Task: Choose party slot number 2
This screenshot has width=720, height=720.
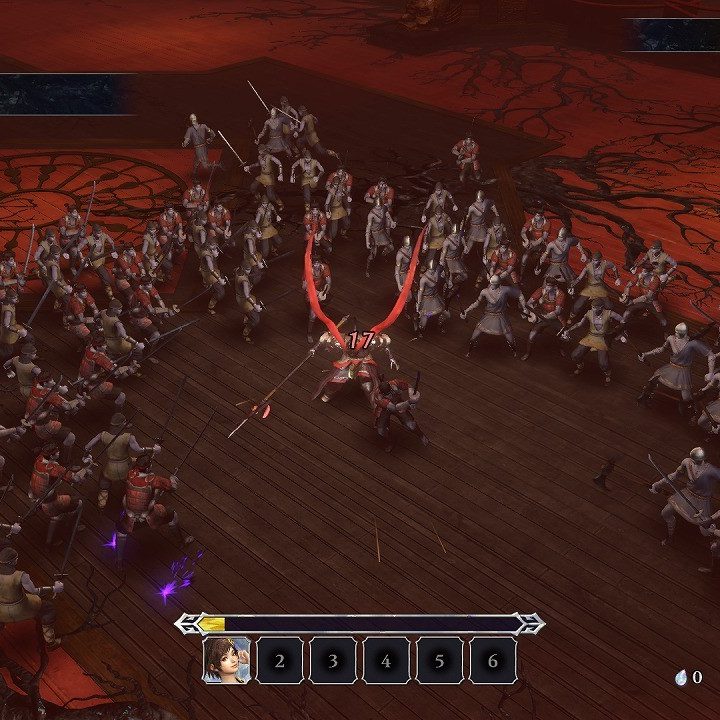Action: (280, 660)
